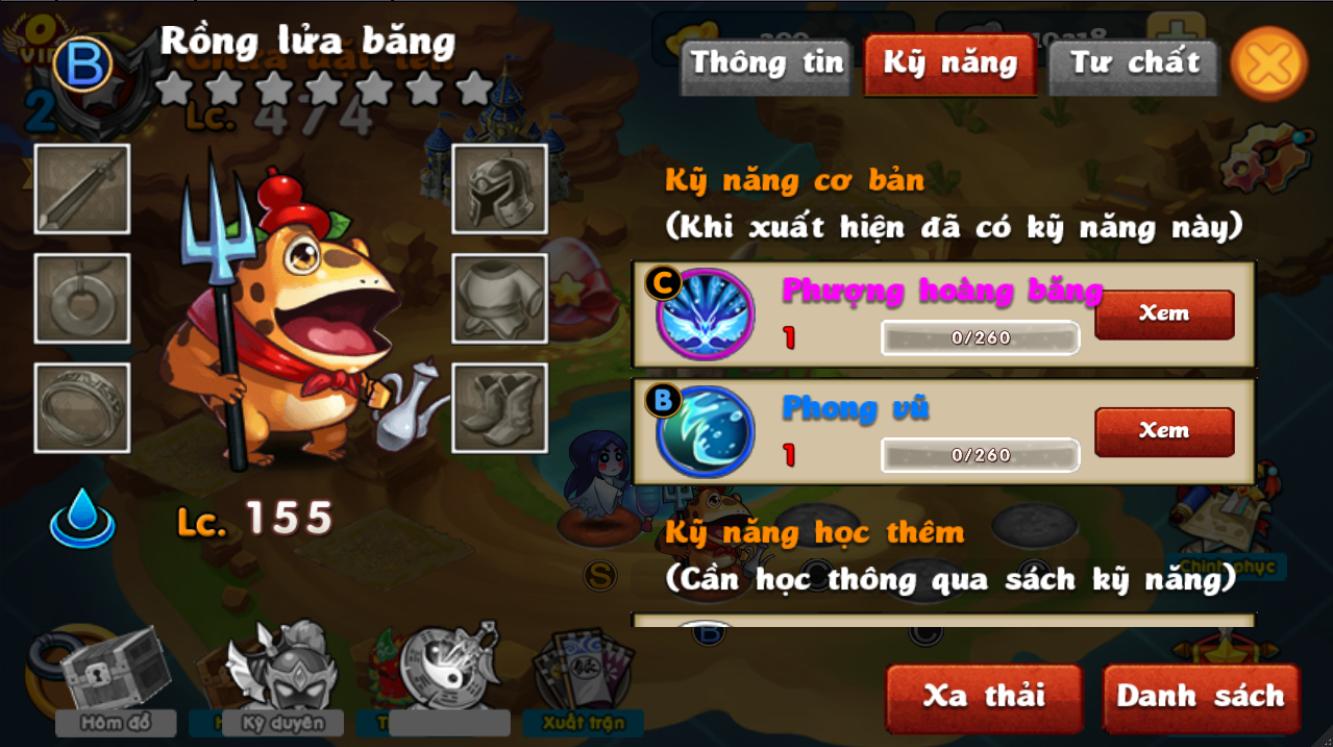
Task: Open the Tư chất tab
Action: (x=1133, y=63)
